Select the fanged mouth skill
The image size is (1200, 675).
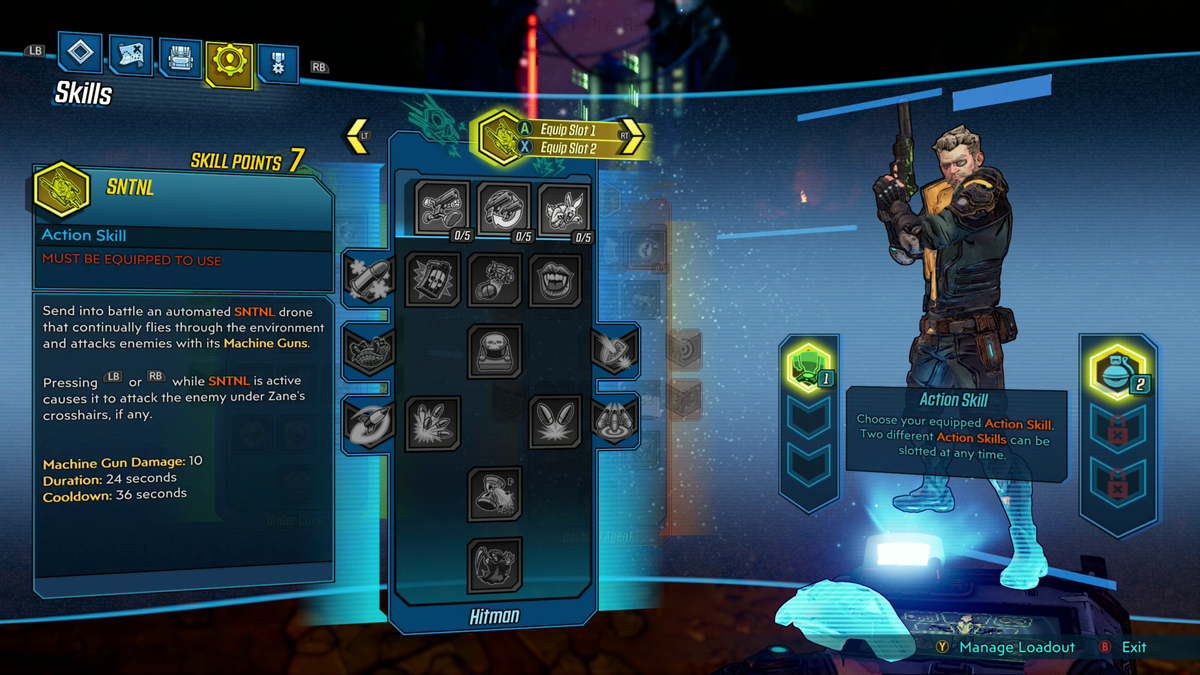pos(555,279)
